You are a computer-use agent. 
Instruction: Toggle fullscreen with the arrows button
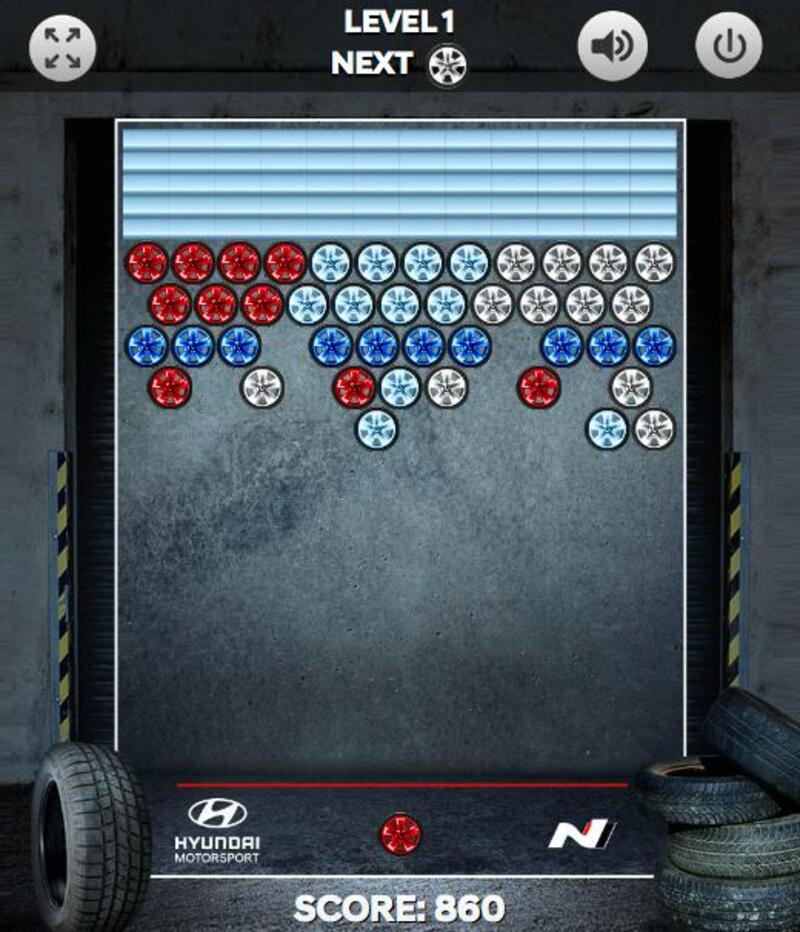pyautogui.click(x=62, y=46)
